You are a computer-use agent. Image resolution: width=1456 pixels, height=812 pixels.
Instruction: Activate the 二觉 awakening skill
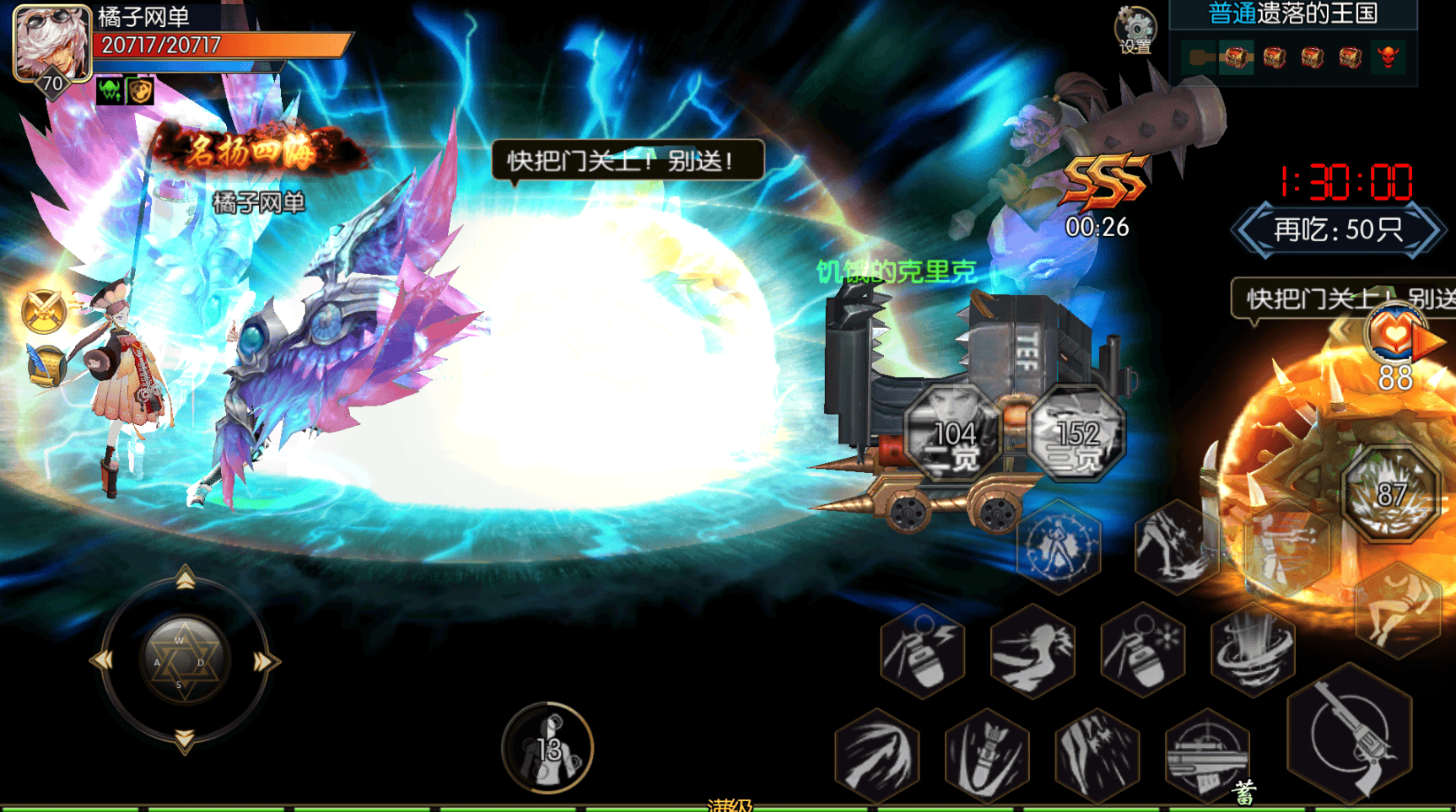[x=953, y=433]
